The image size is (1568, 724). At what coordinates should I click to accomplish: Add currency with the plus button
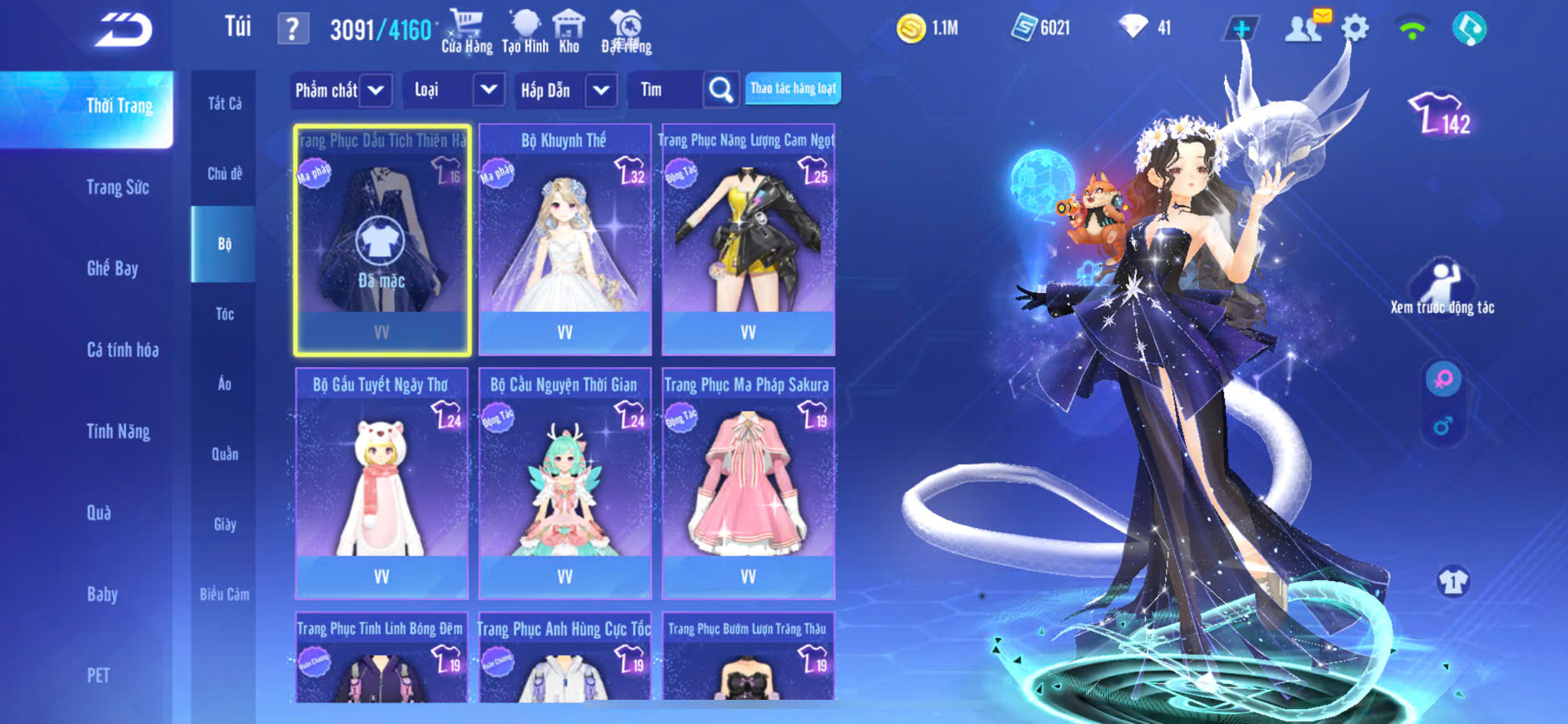click(x=1241, y=29)
